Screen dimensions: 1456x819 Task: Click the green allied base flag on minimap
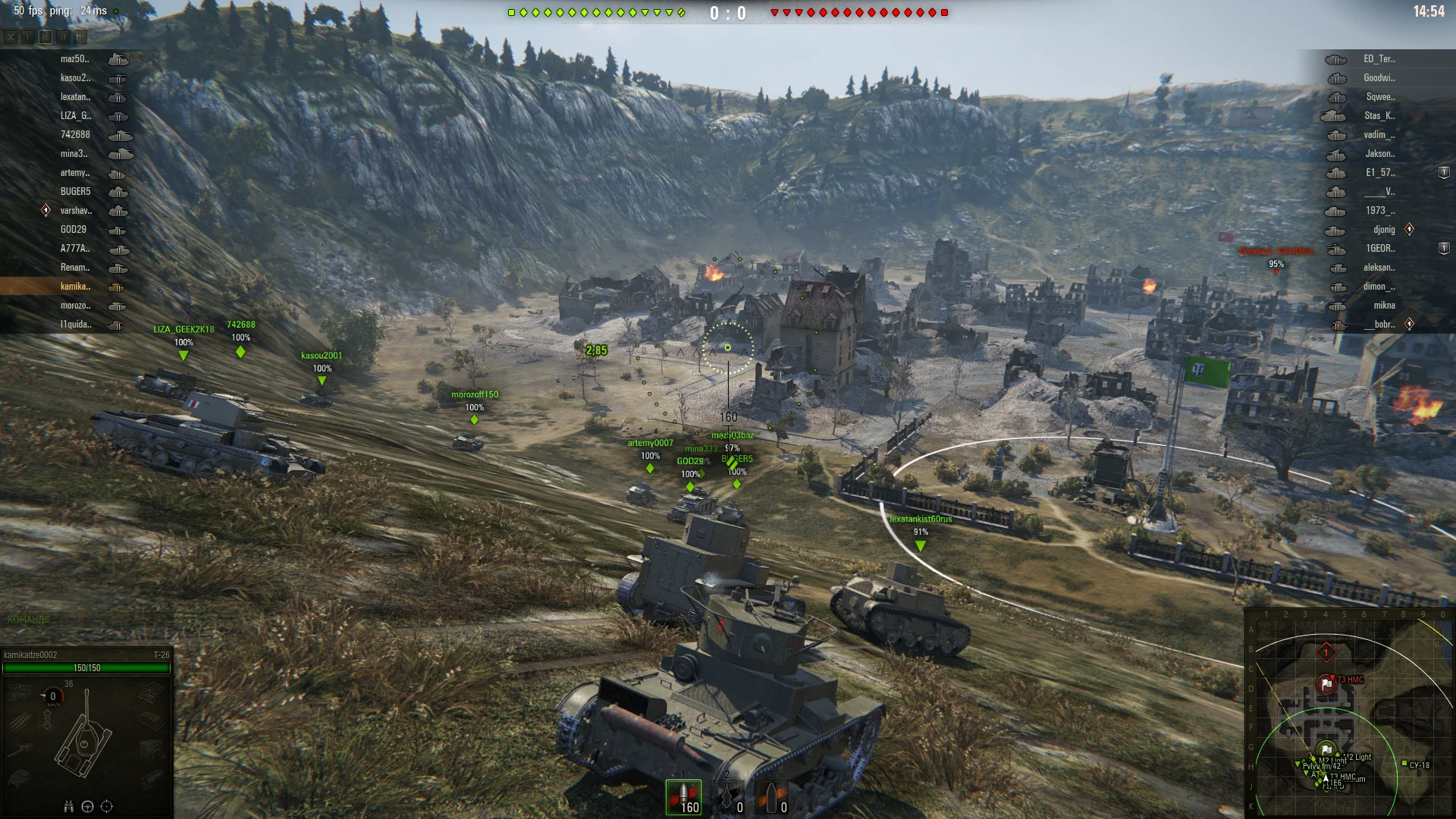[1326, 749]
